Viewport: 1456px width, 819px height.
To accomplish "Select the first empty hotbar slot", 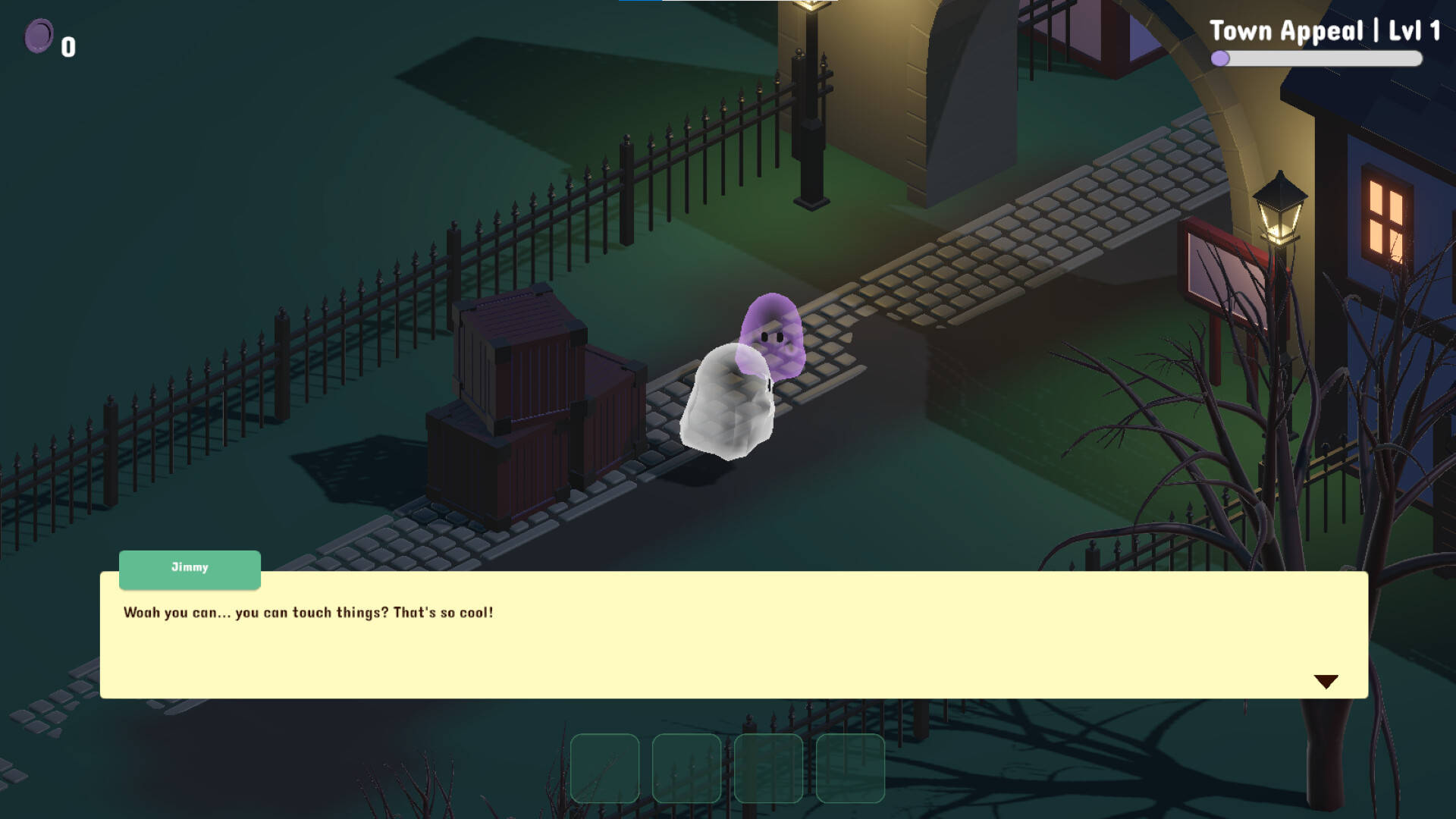I will 604,768.
